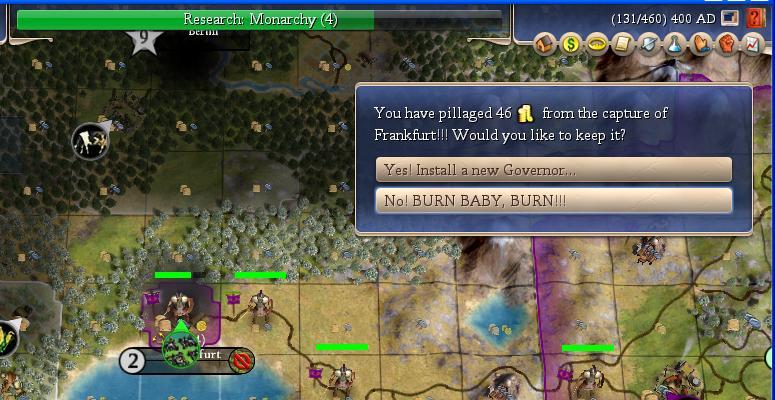This screenshot has width=775, height=400.
Task: Select "No! BURN BABY, BURN!!!" option
Action: [553, 201]
